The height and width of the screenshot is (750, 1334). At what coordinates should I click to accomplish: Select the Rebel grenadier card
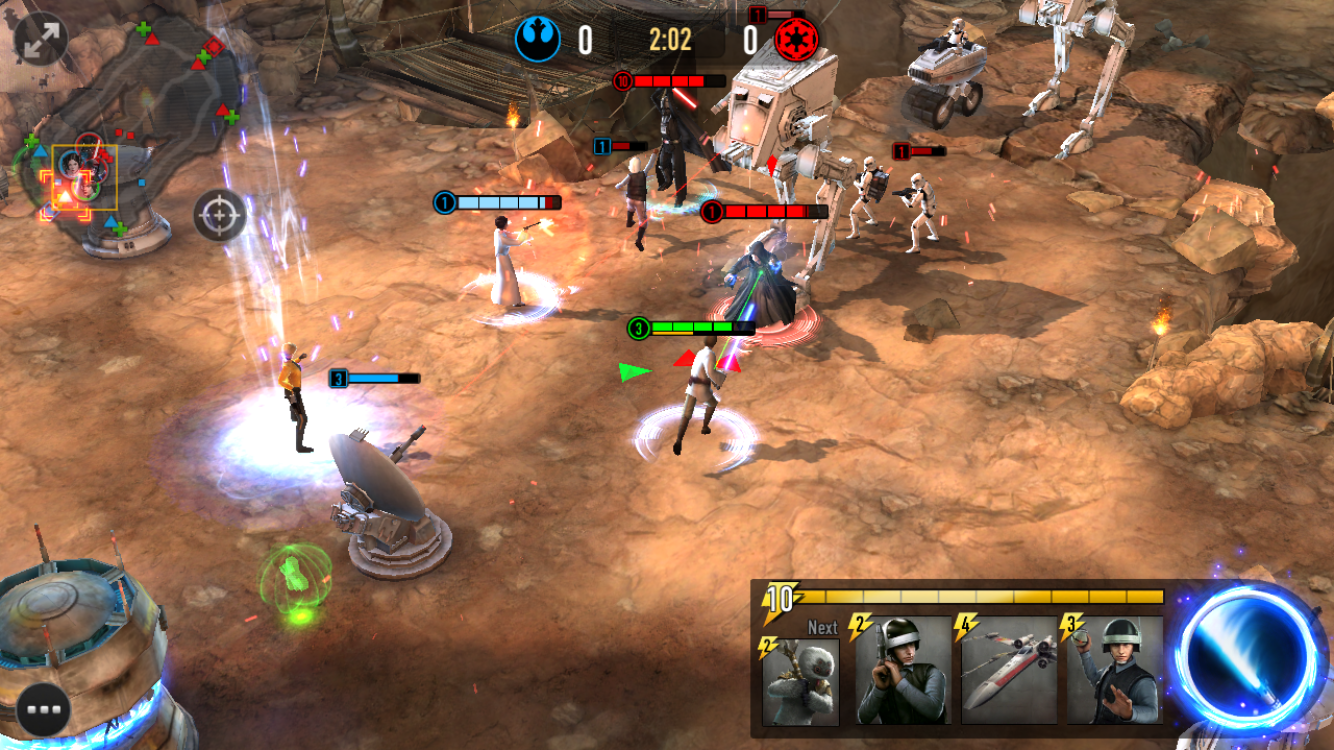point(1115,671)
